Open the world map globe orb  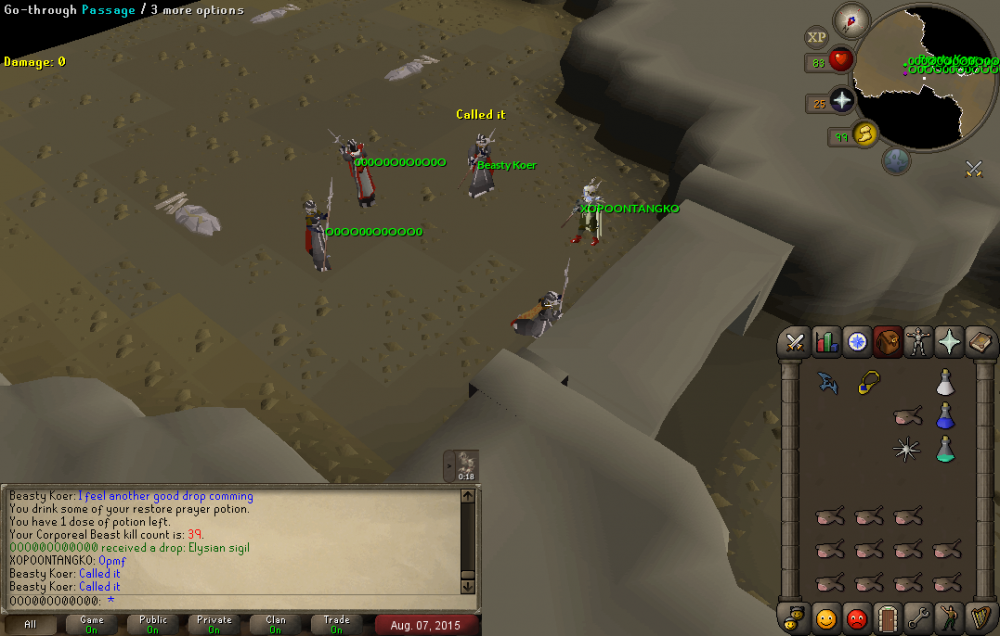[x=896, y=162]
